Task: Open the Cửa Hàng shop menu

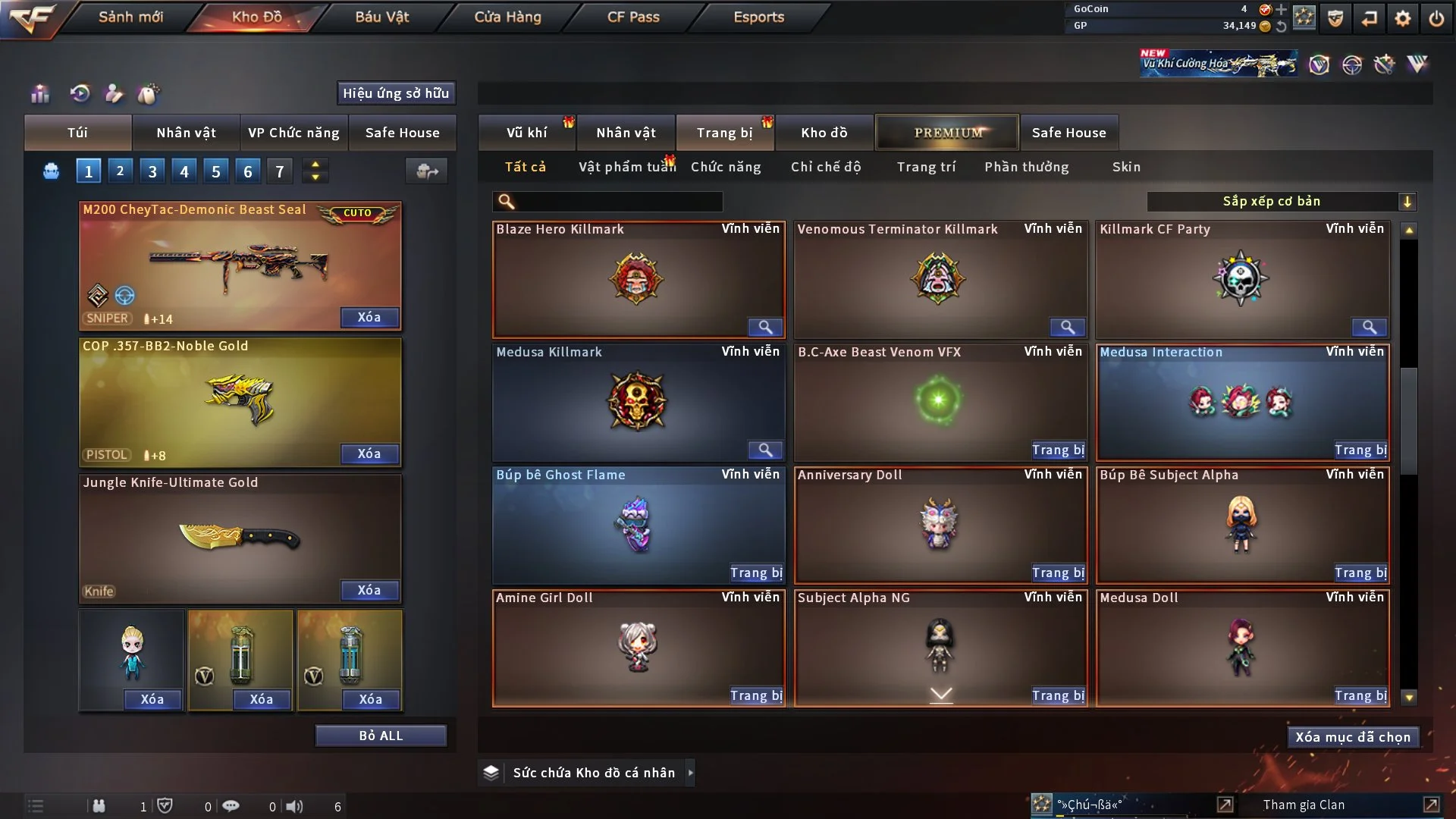Action: point(507,17)
